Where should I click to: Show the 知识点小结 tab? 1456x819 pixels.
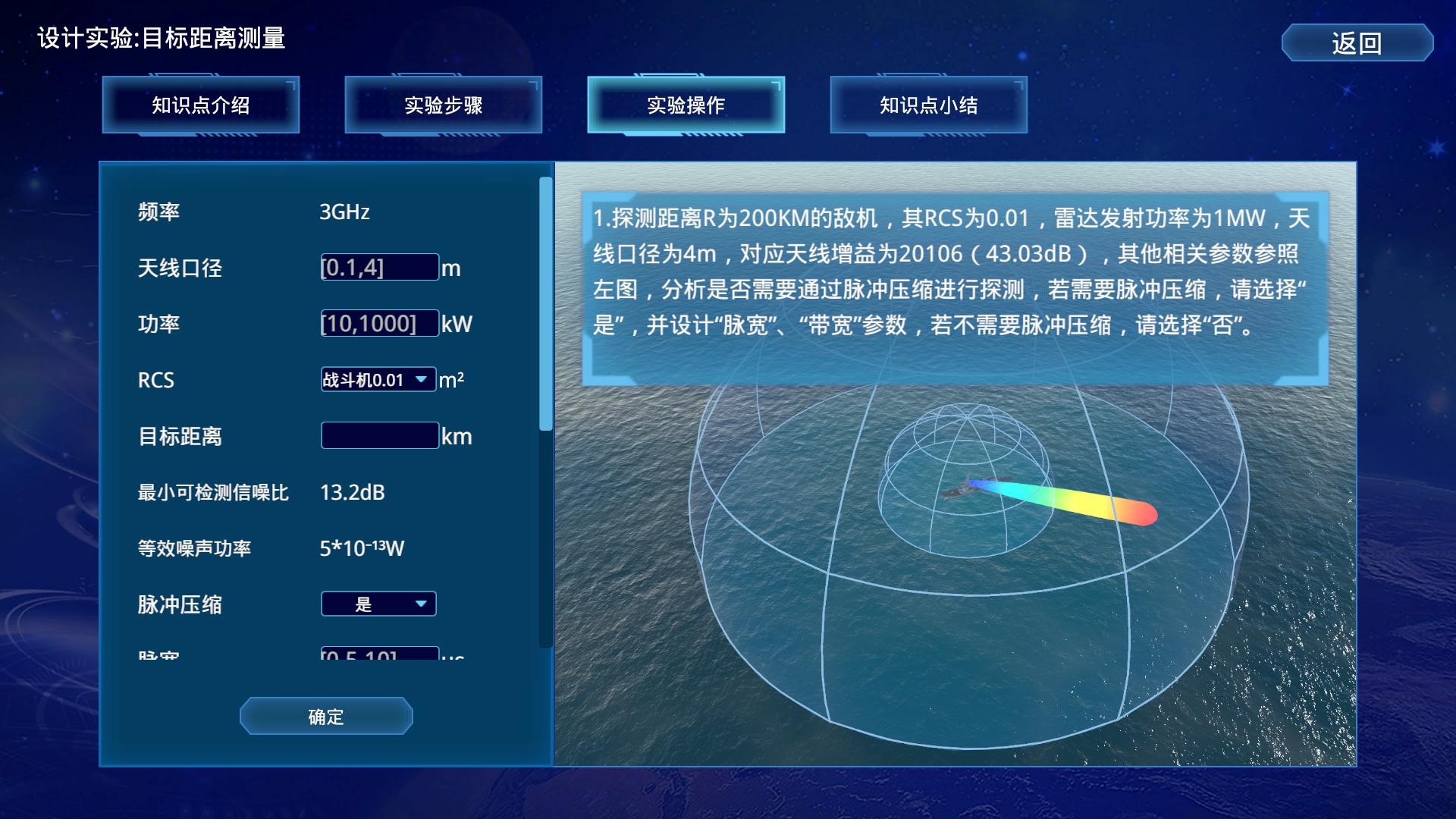pos(929,105)
